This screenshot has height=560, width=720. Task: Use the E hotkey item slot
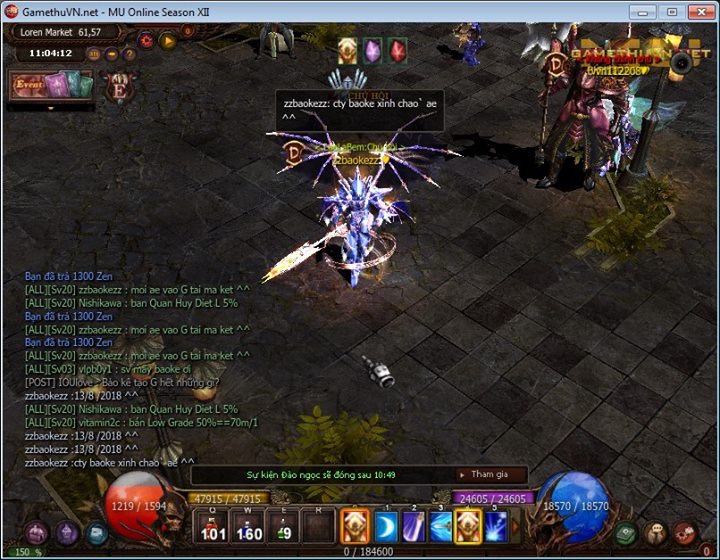[285, 526]
